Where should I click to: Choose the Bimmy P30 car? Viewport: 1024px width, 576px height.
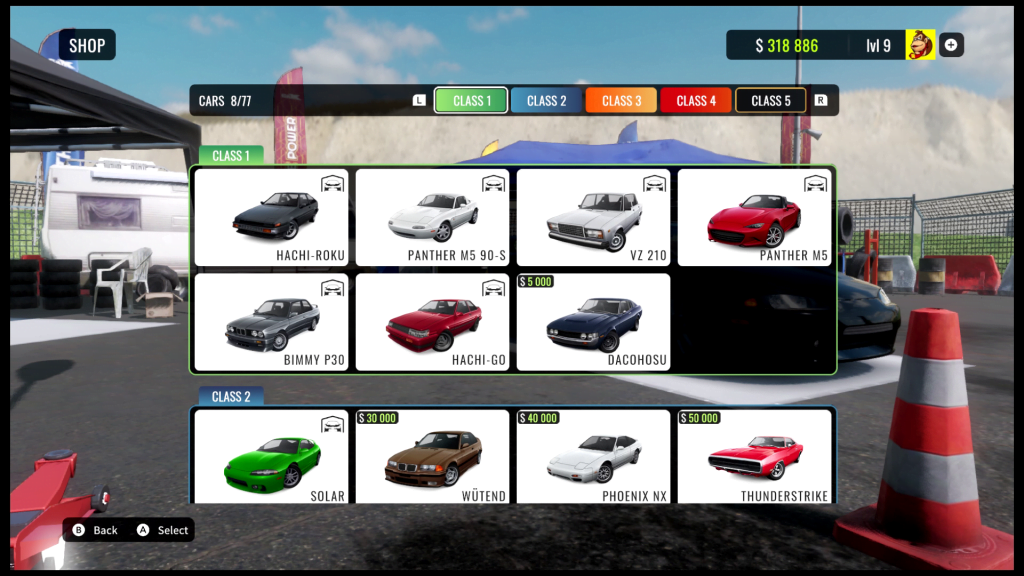pos(272,322)
